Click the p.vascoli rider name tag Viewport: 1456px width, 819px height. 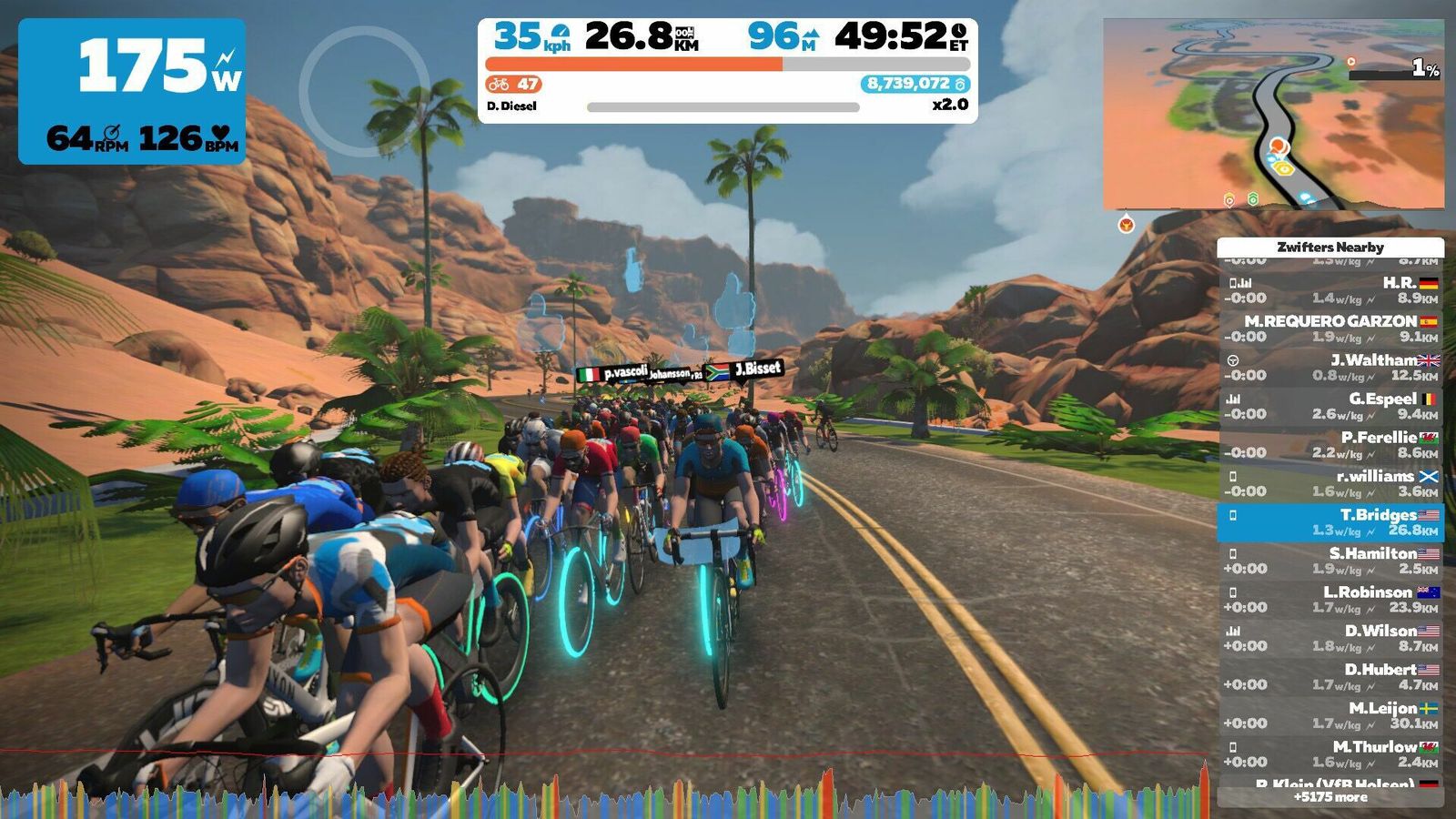[624, 372]
